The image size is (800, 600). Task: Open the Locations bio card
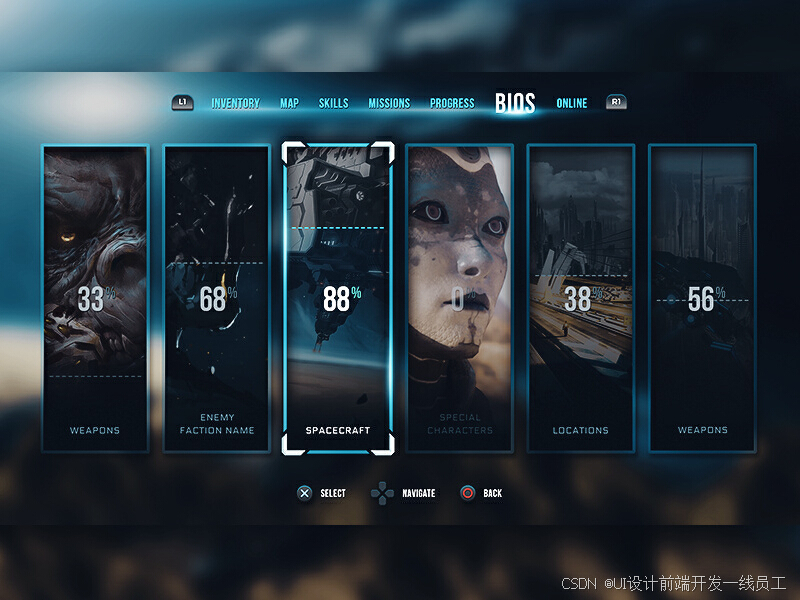pyautogui.click(x=581, y=298)
